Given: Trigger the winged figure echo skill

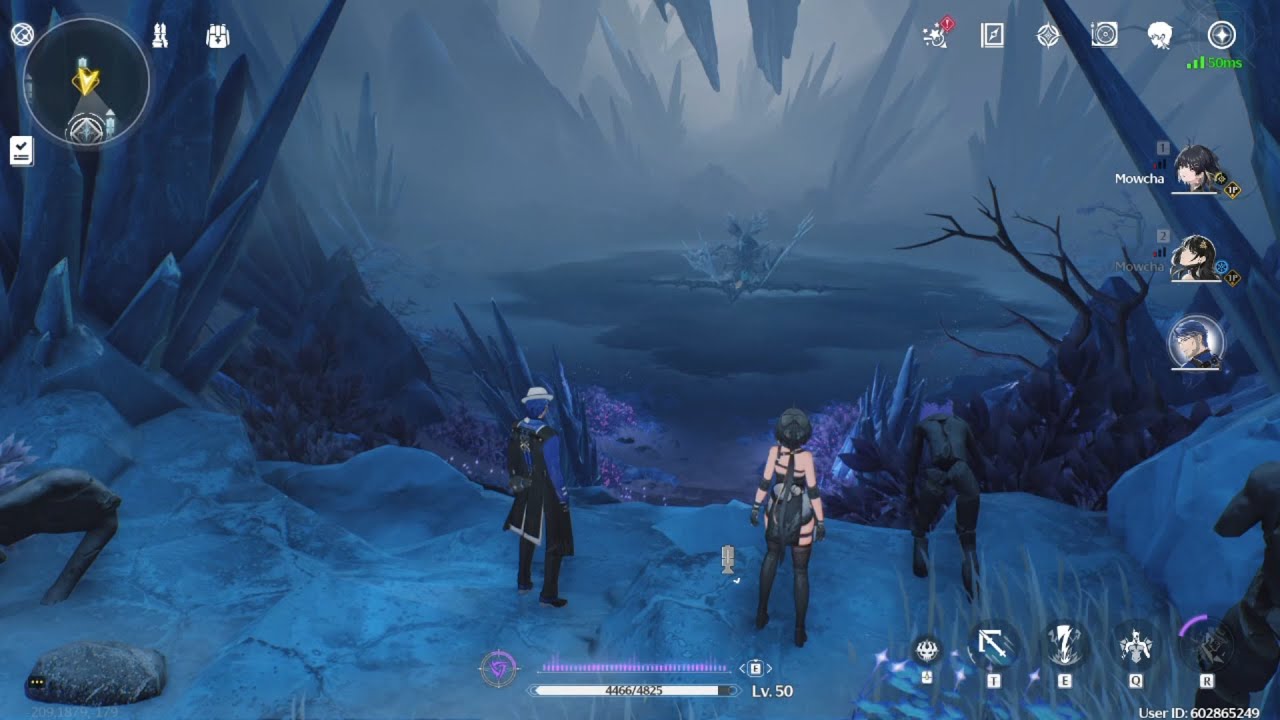Looking at the screenshot, I should point(1136,647).
